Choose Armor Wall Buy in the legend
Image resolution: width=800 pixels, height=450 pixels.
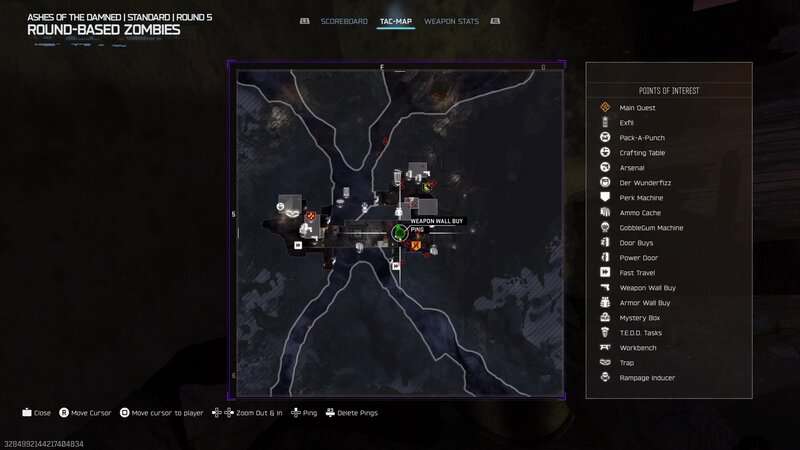click(x=645, y=302)
